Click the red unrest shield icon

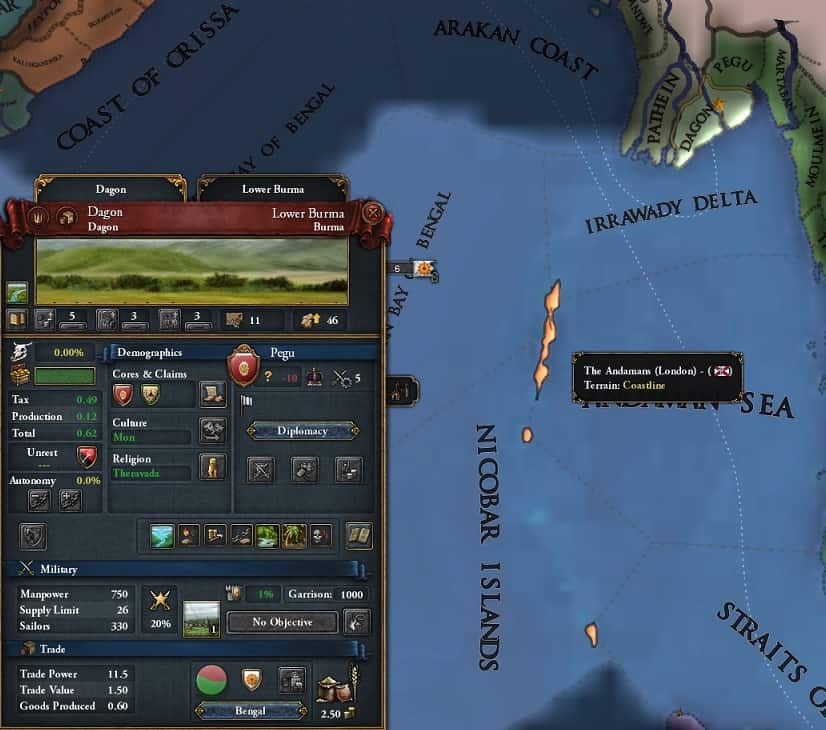pyautogui.click(x=87, y=457)
